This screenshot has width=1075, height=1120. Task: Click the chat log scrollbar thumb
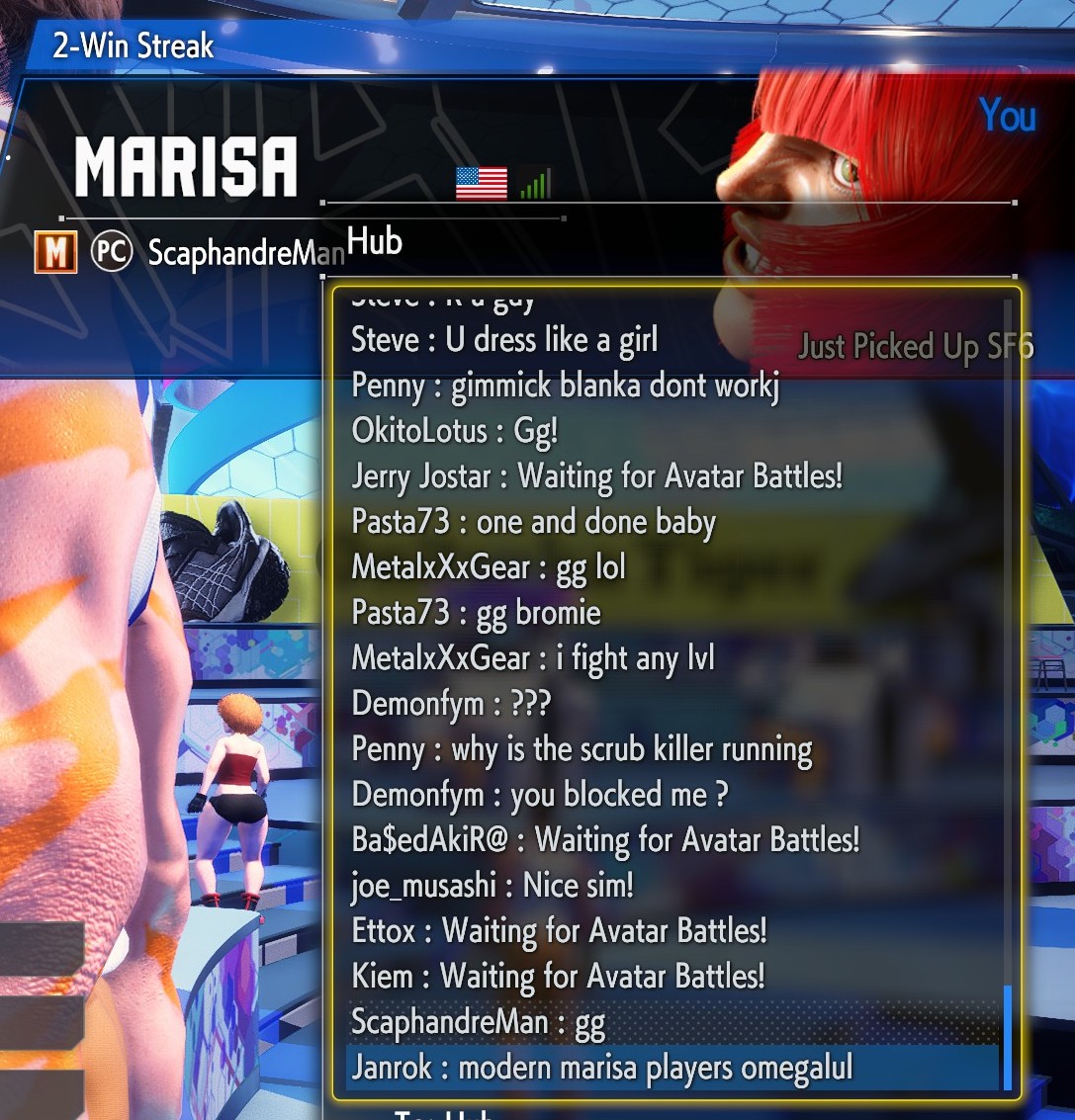tap(1008, 1035)
